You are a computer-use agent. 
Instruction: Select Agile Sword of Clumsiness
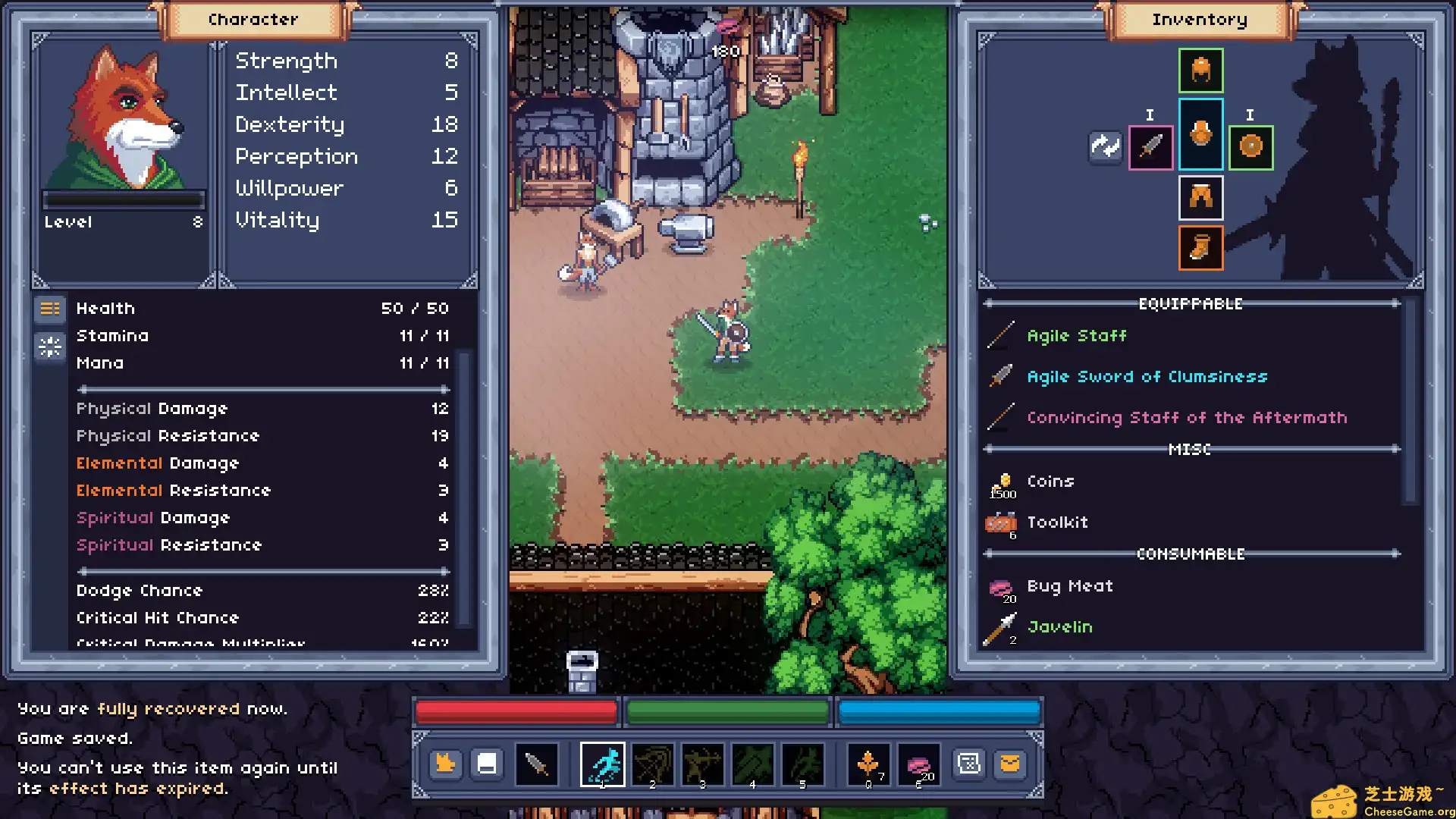pyautogui.click(x=1147, y=377)
